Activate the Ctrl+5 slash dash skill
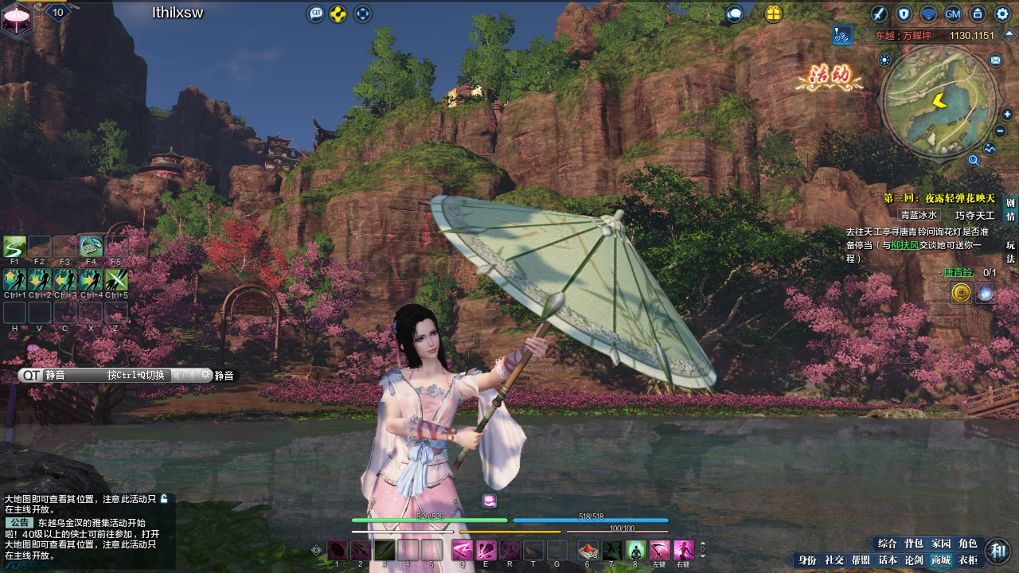This screenshot has width=1019, height=573. 117,279
